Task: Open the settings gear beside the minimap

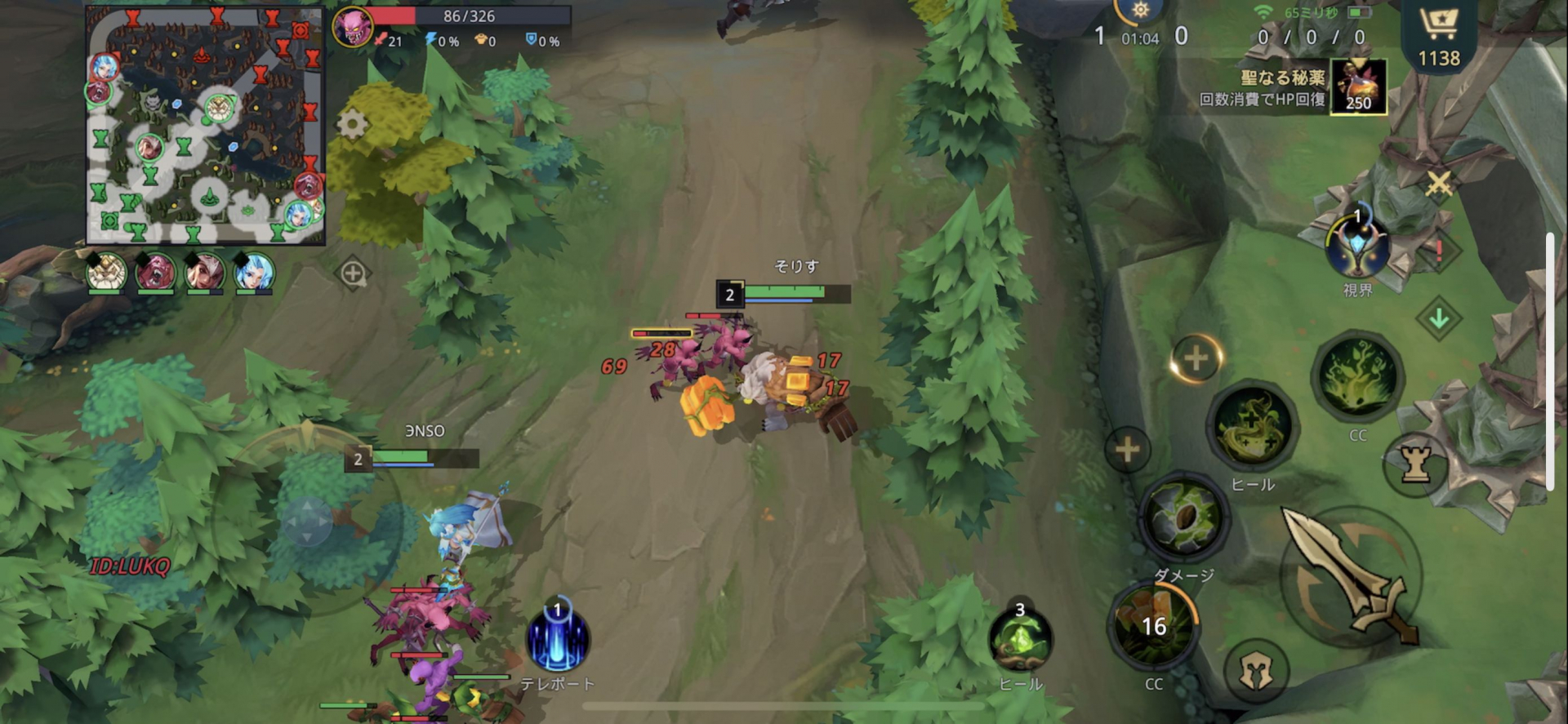Action: point(353,124)
